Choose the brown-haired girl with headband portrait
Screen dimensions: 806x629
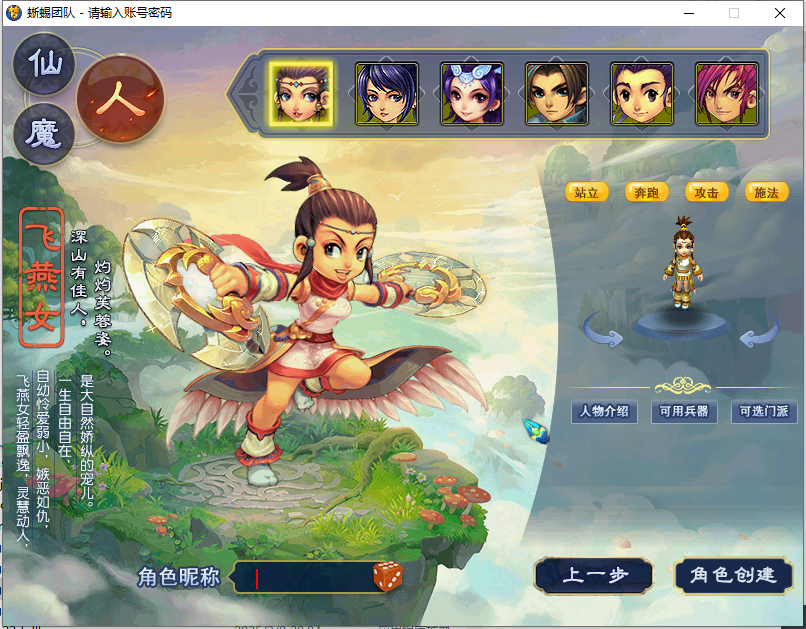point(300,94)
